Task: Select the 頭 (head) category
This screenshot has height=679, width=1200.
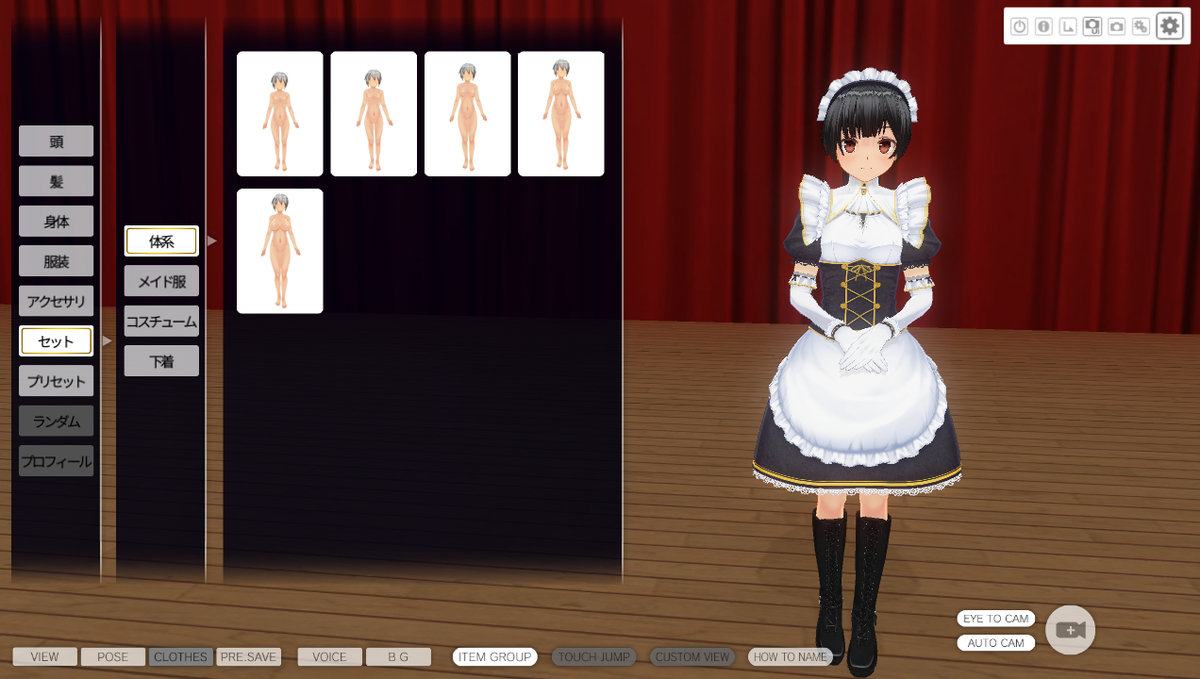Action: pyautogui.click(x=56, y=141)
